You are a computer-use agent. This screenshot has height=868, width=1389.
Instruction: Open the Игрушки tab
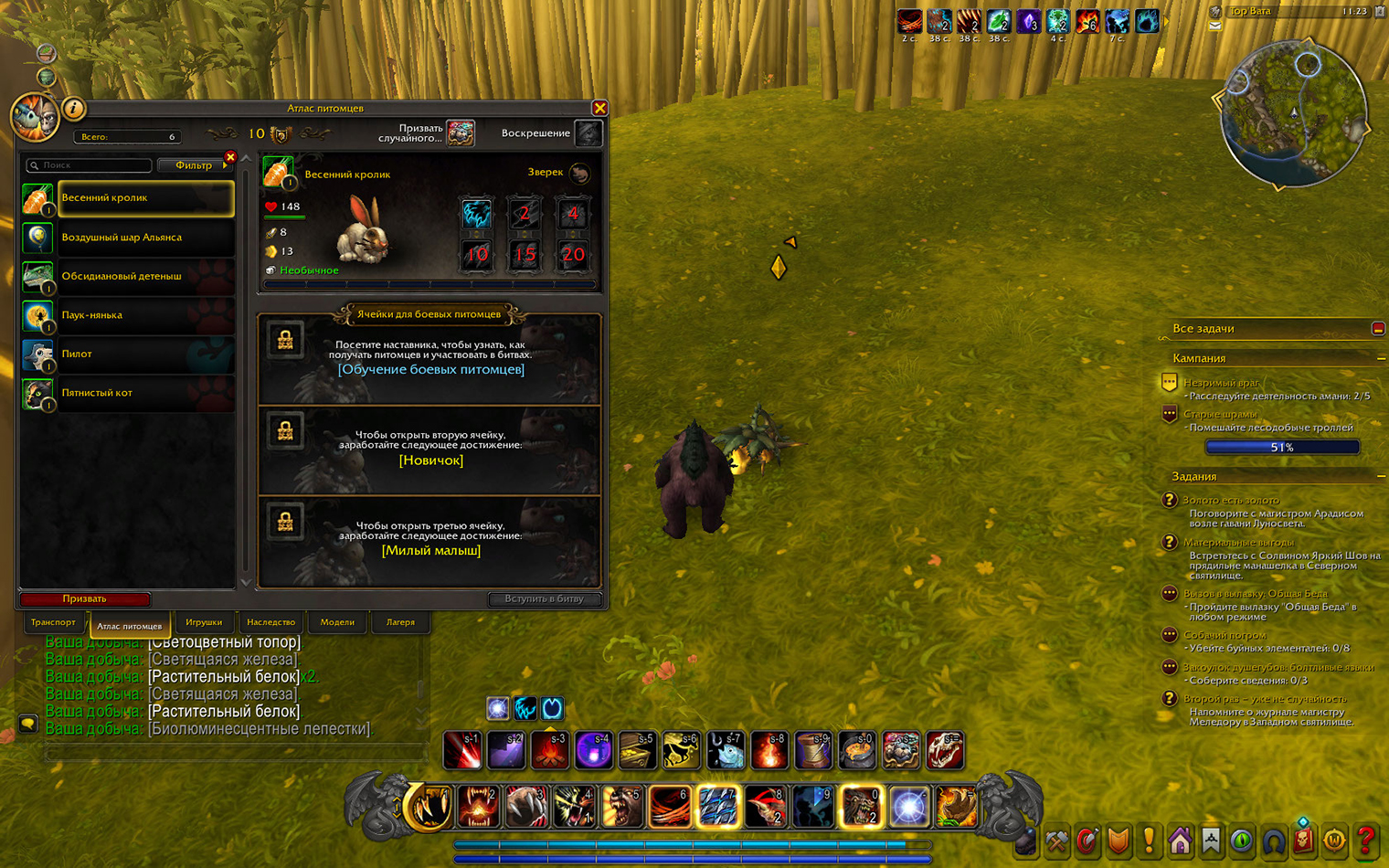coord(204,622)
